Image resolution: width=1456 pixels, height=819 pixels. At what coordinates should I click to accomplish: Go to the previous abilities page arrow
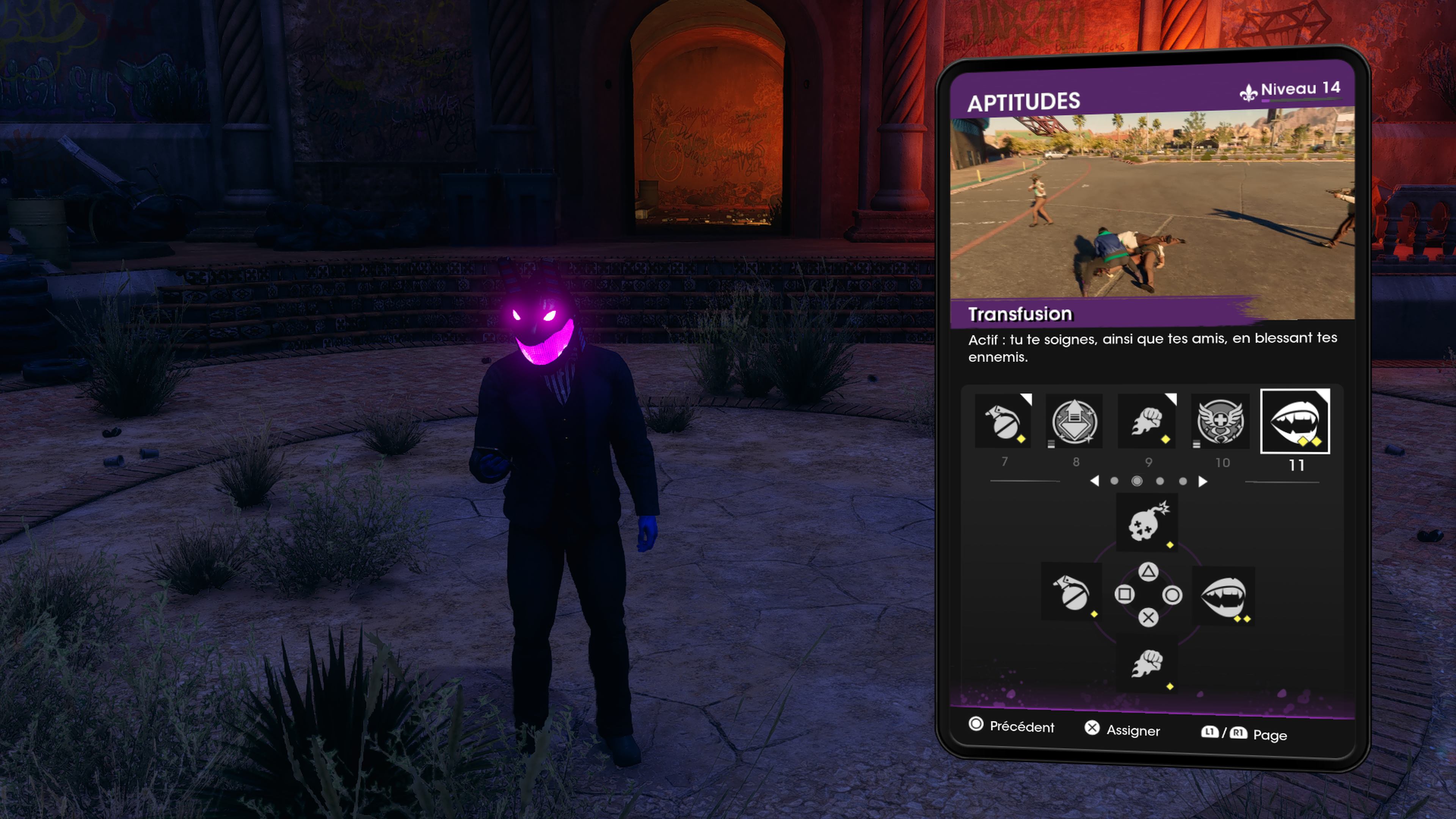click(x=1094, y=481)
